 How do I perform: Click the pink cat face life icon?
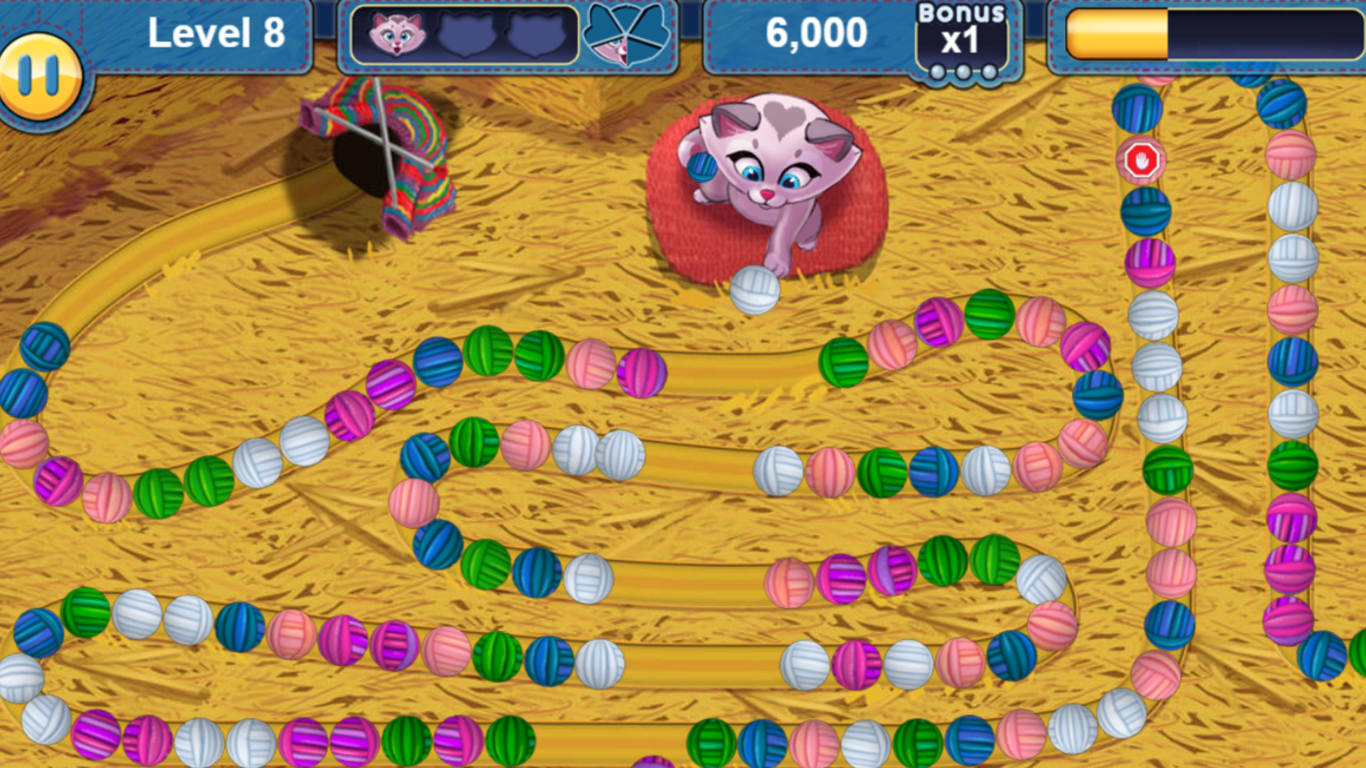pyautogui.click(x=398, y=32)
